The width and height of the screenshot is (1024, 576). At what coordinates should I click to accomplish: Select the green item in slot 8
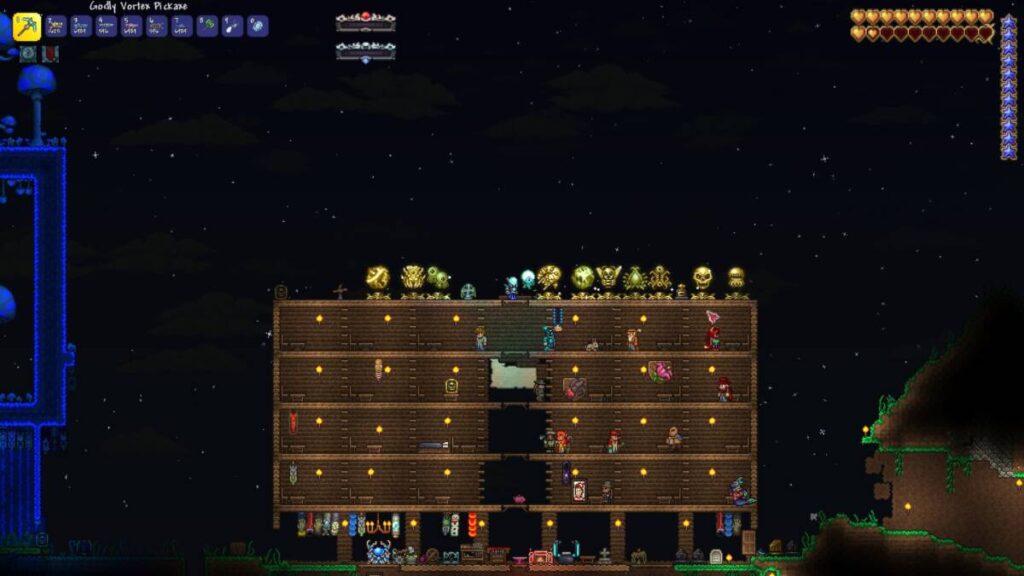(x=207, y=26)
